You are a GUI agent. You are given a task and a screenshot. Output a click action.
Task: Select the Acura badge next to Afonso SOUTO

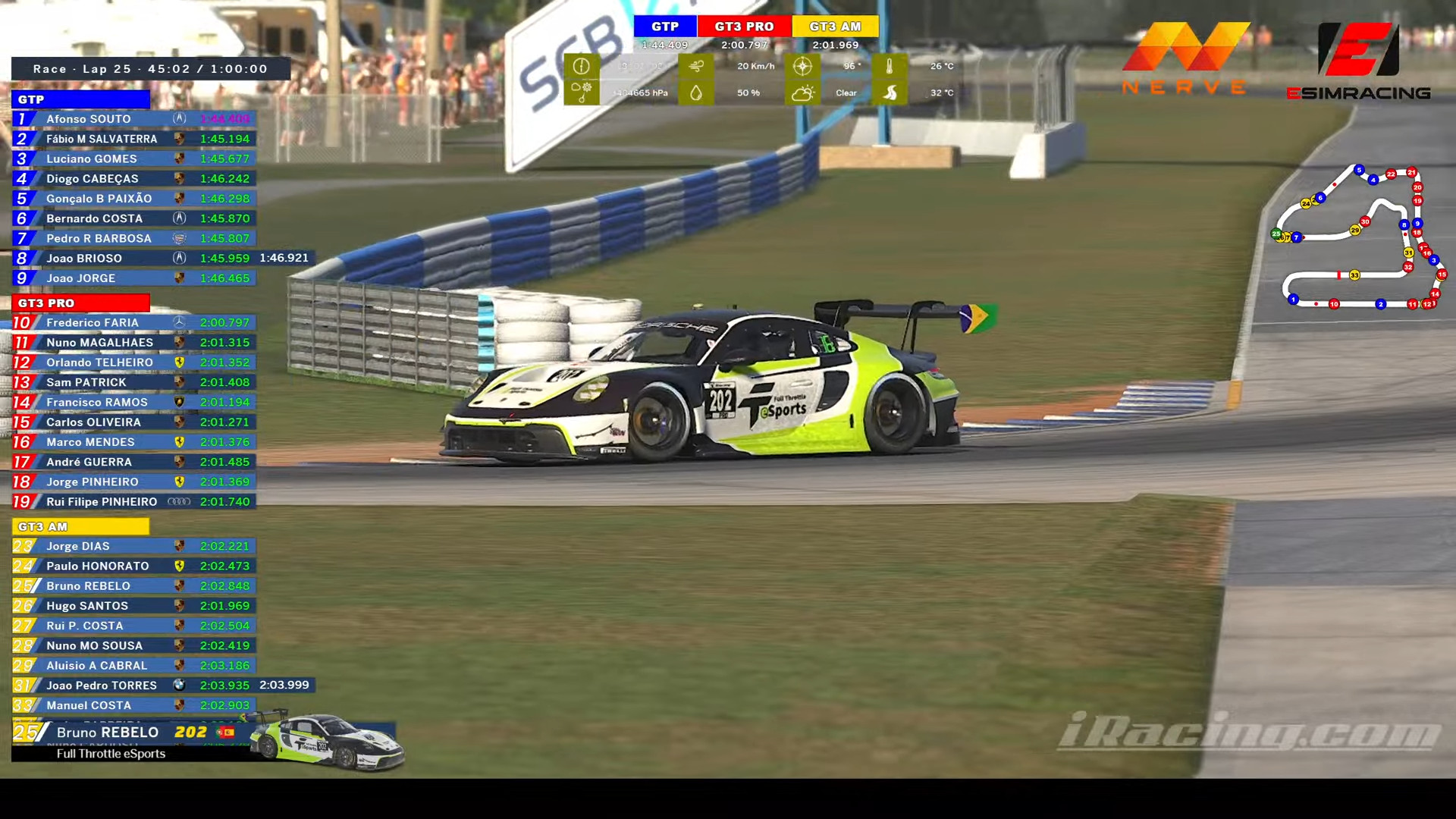[x=180, y=119]
